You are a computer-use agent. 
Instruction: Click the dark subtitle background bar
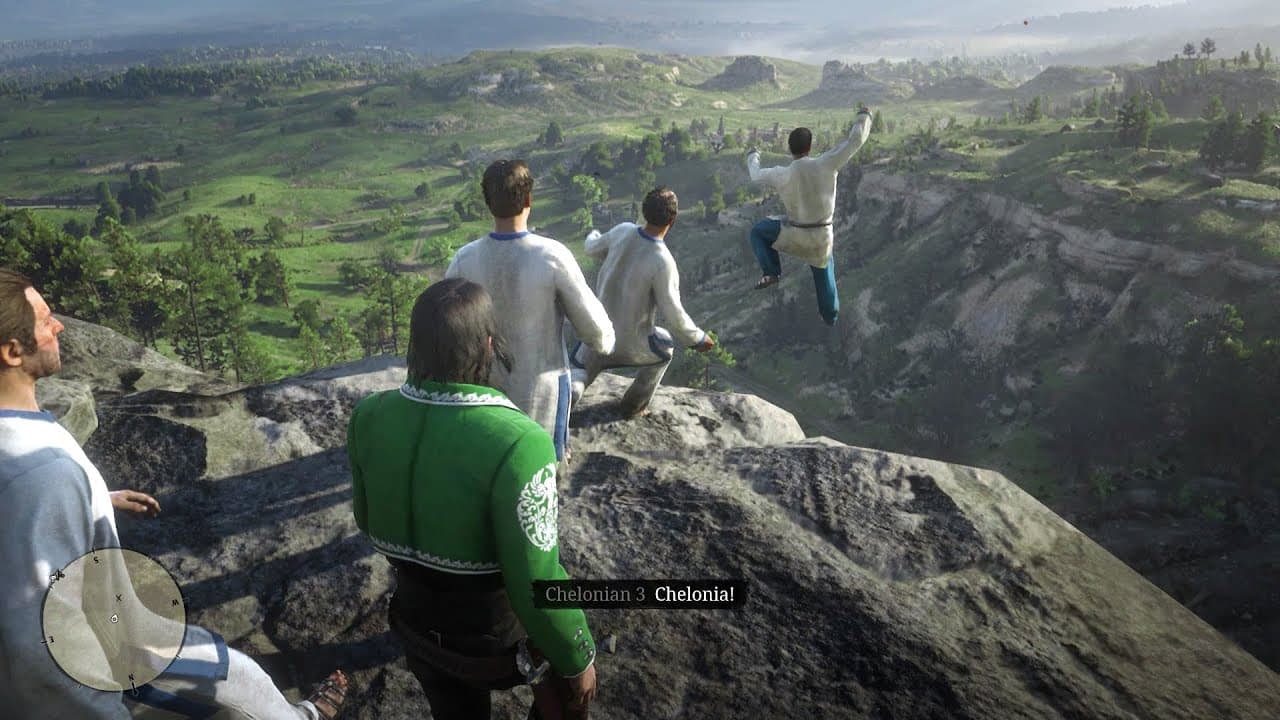point(640,592)
